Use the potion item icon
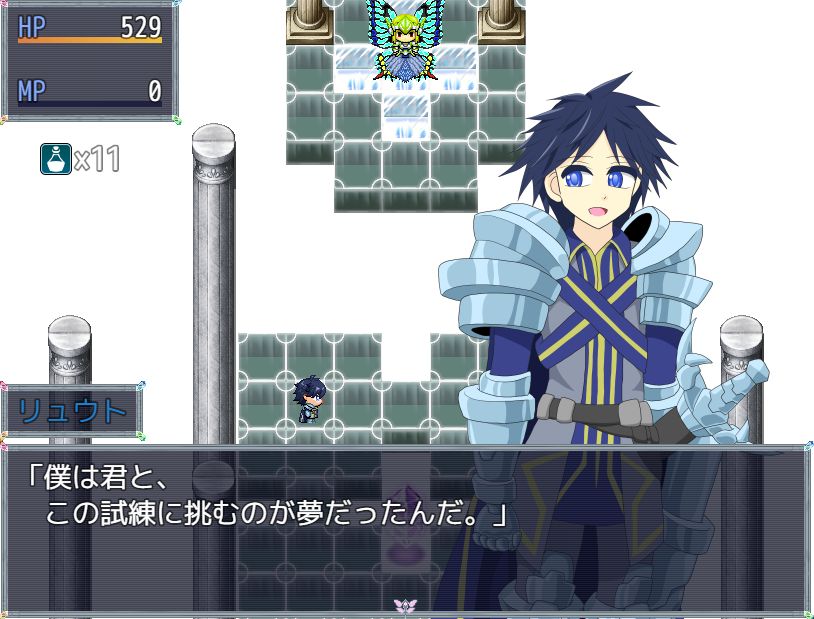814x619 pixels. tap(56, 159)
